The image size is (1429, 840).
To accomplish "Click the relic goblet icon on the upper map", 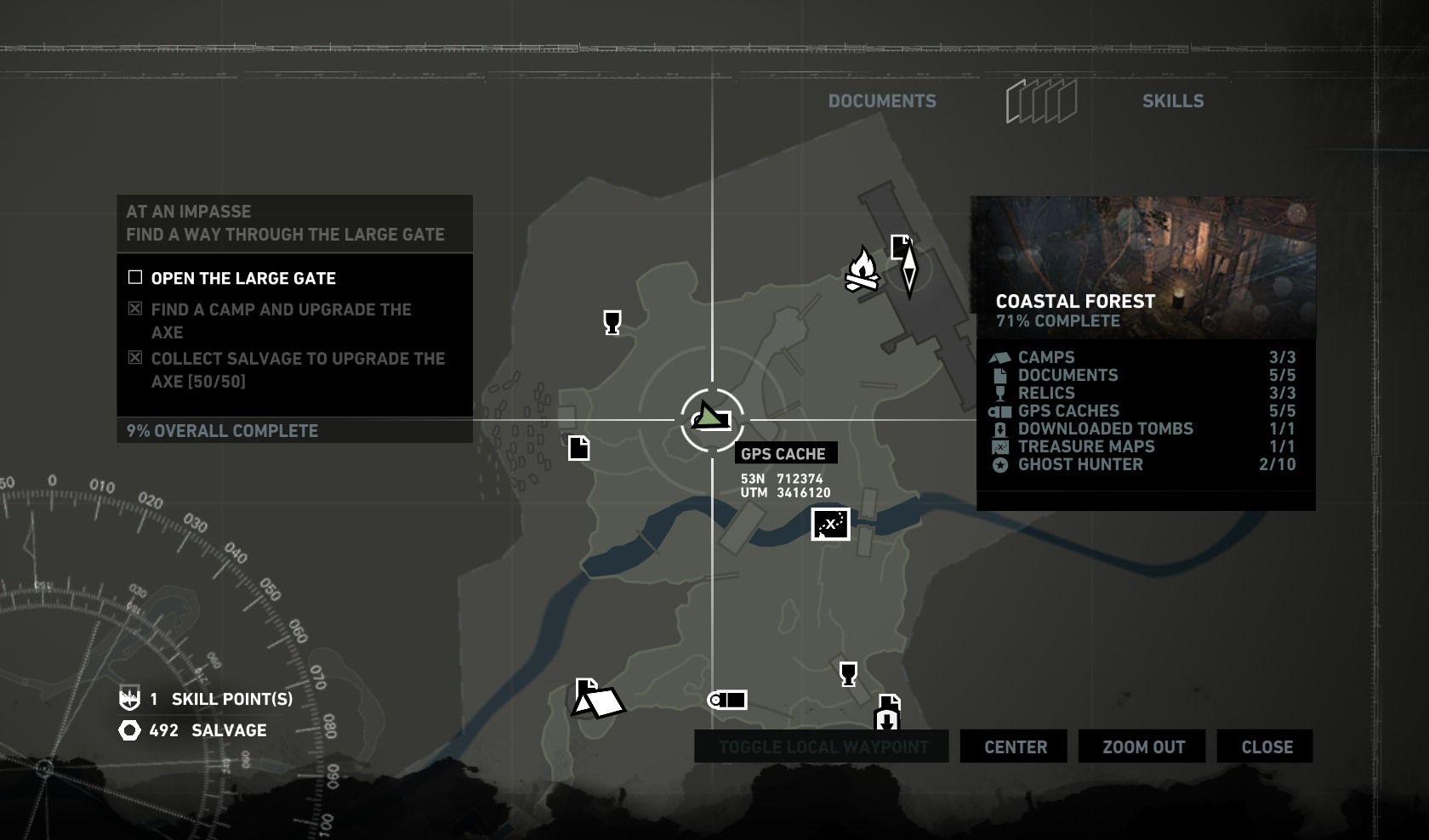I will pyautogui.click(x=611, y=323).
